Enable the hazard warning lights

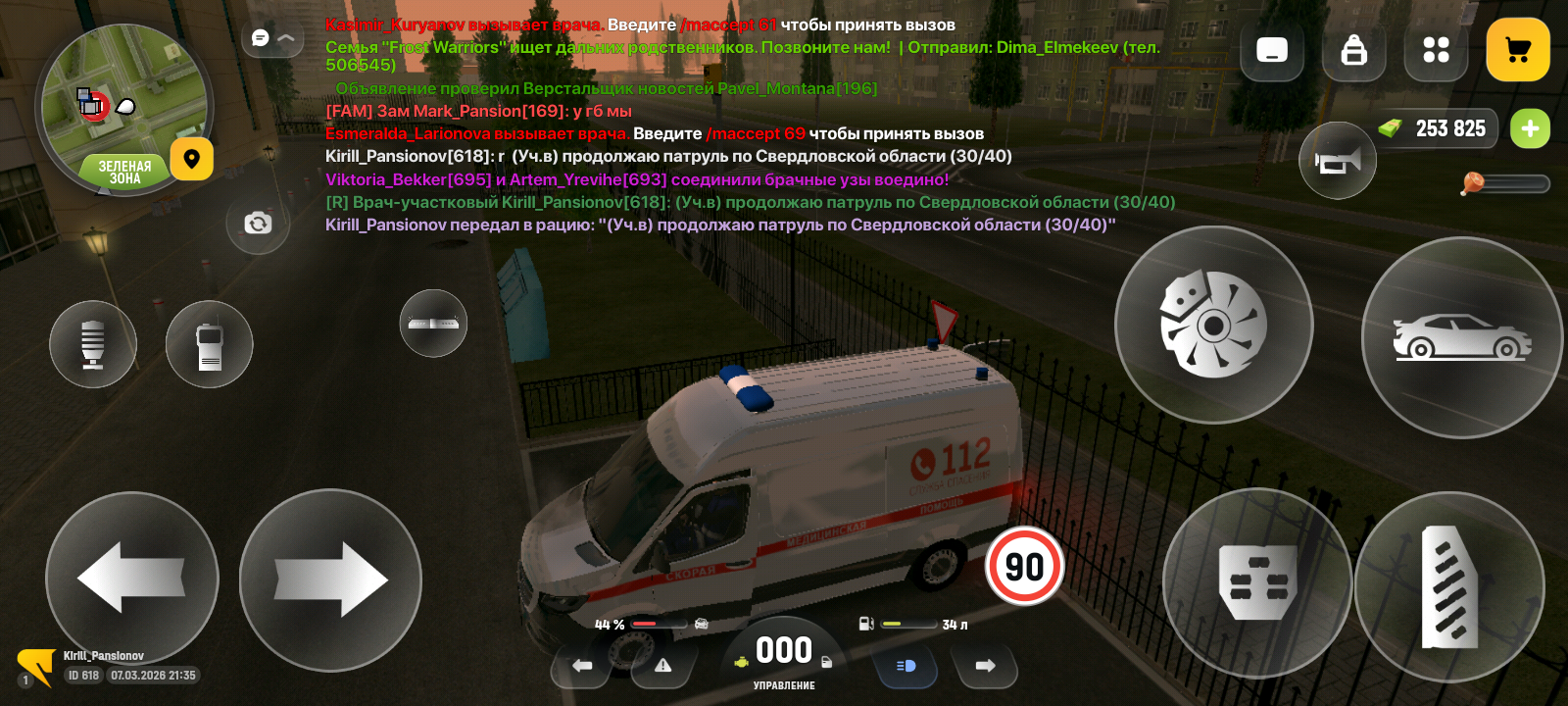pos(664,665)
